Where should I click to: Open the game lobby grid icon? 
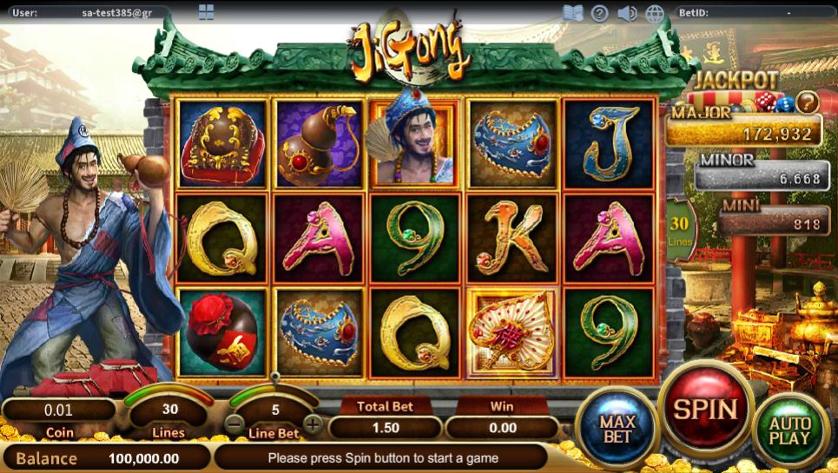[x=206, y=13]
